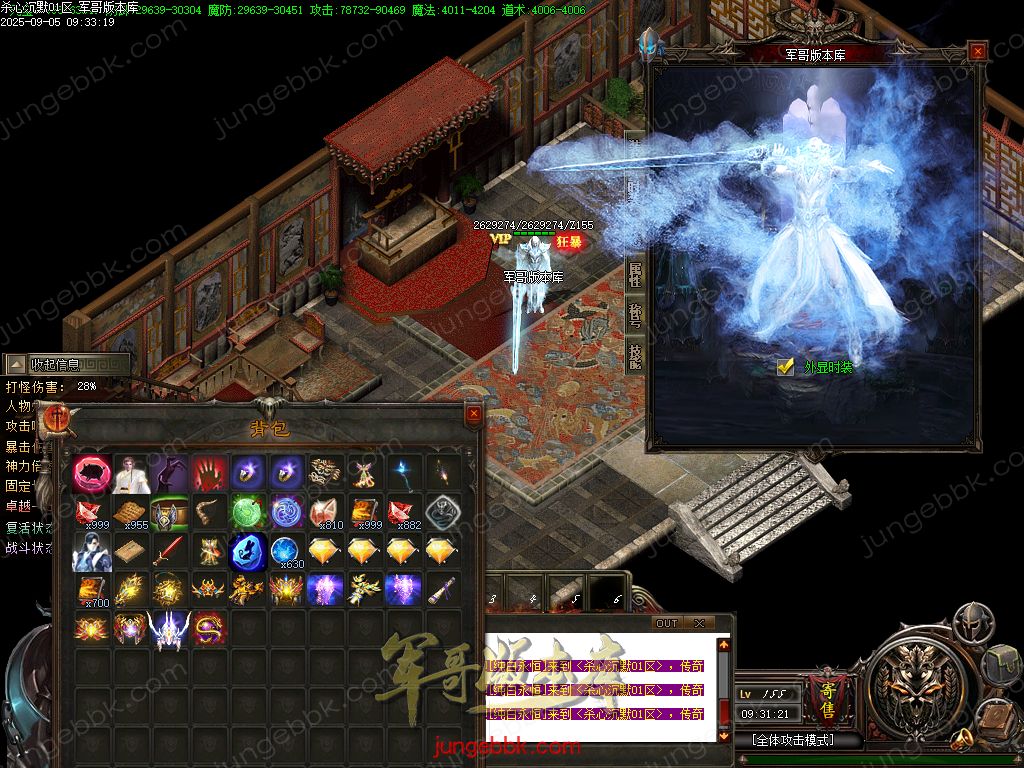
Task: Show the 技能 skills tab
Action: tap(634, 354)
